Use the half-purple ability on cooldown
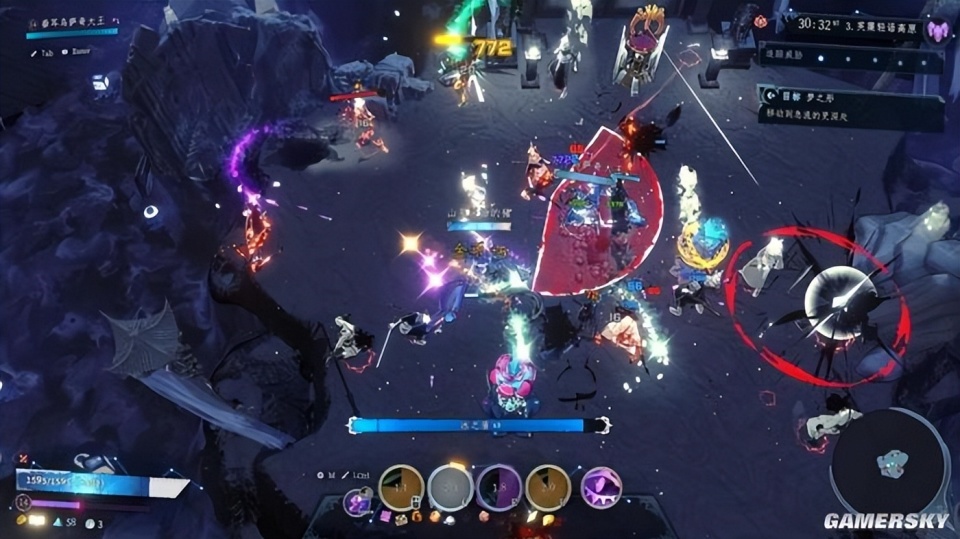This screenshot has height=539, width=960. click(498, 487)
